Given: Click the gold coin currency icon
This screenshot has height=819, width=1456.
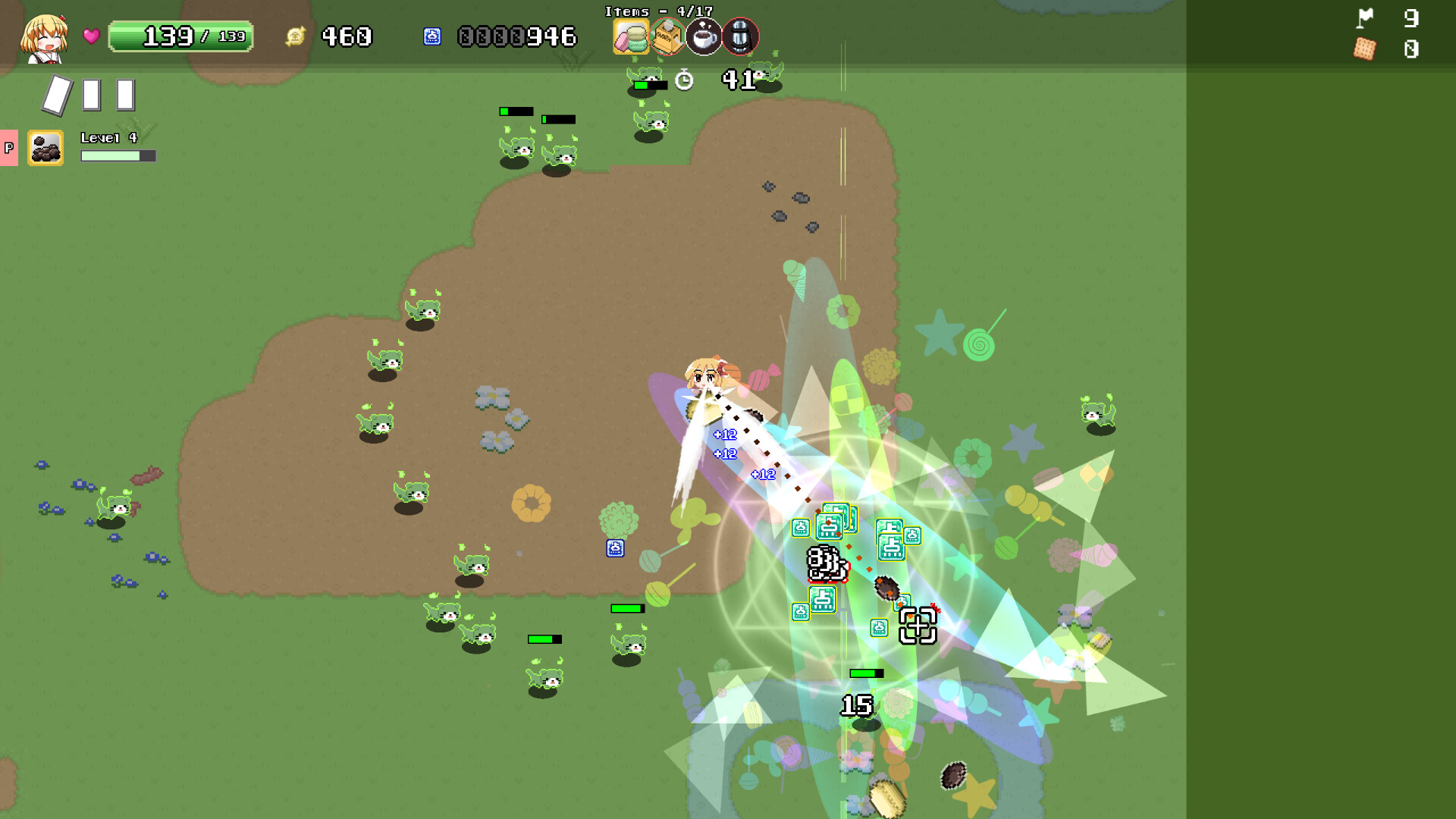Looking at the screenshot, I should click(x=296, y=35).
